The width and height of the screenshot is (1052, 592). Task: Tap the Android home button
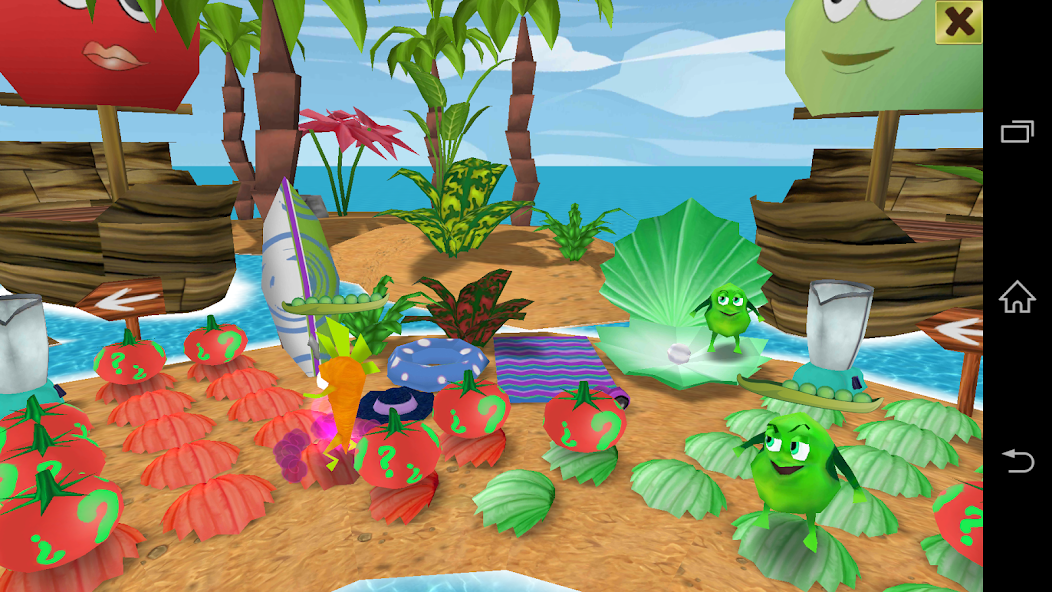click(1017, 296)
